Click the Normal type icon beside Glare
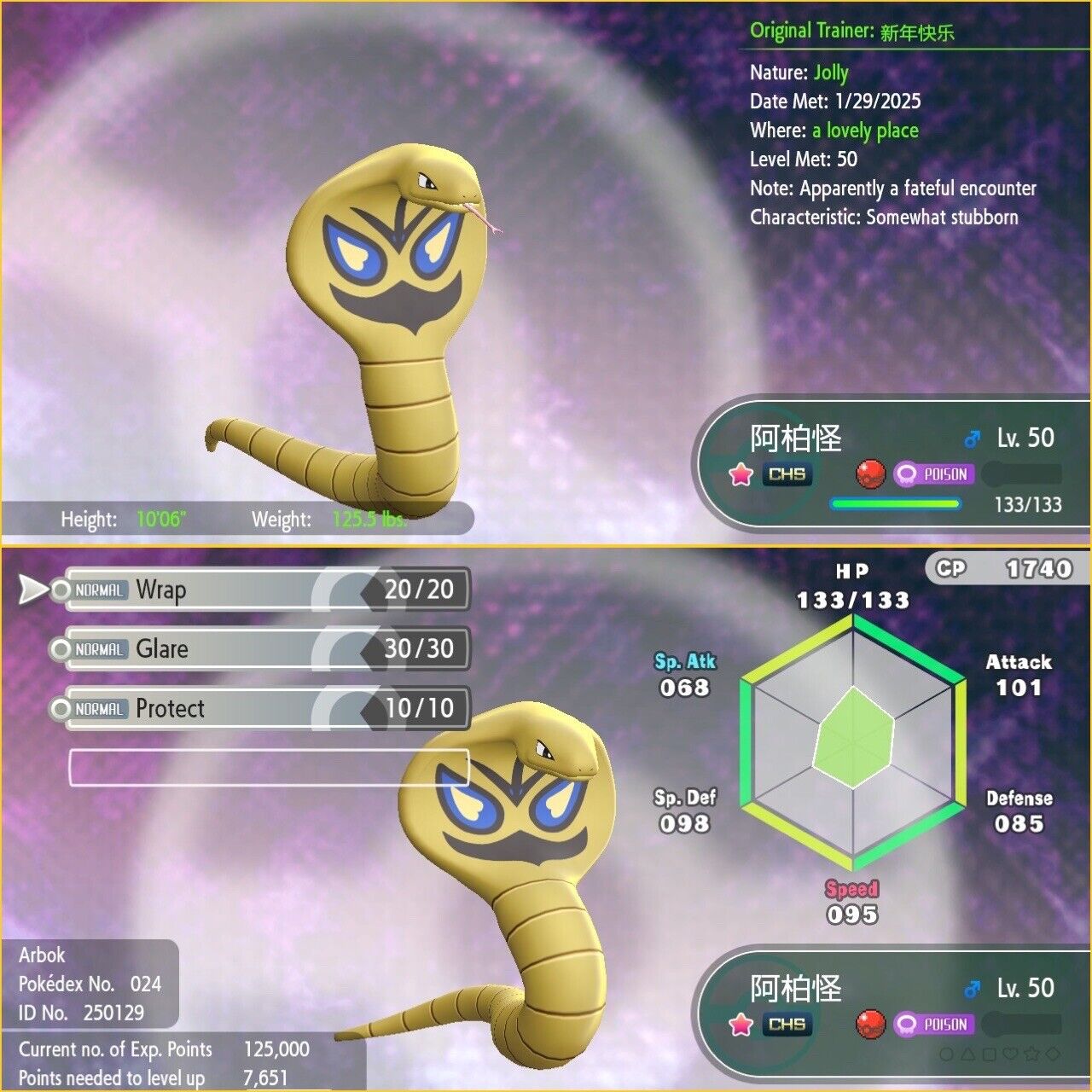Viewport: 1092px width, 1092px height. (x=100, y=649)
